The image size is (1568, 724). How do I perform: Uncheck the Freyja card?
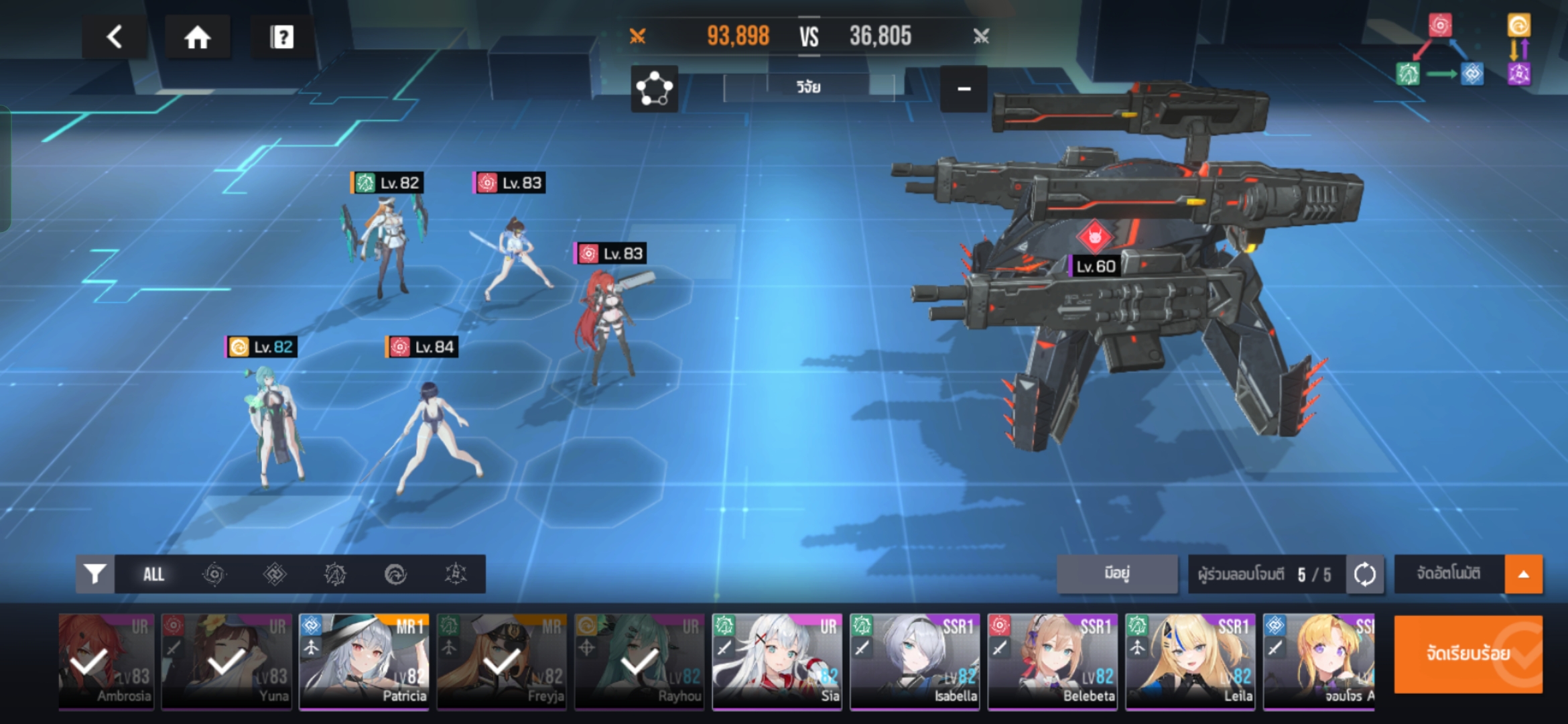pyautogui.click(x=502, y=660)
